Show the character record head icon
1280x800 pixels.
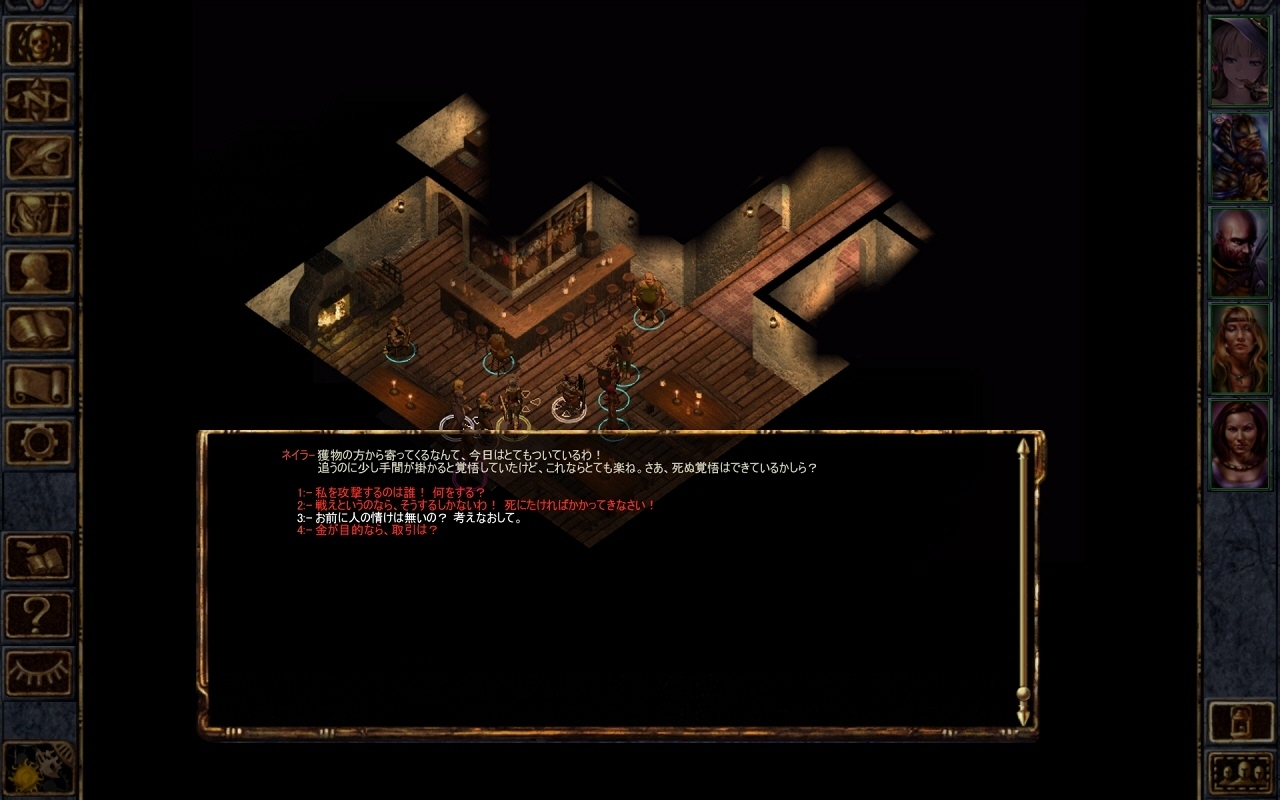tap(39, 270)
